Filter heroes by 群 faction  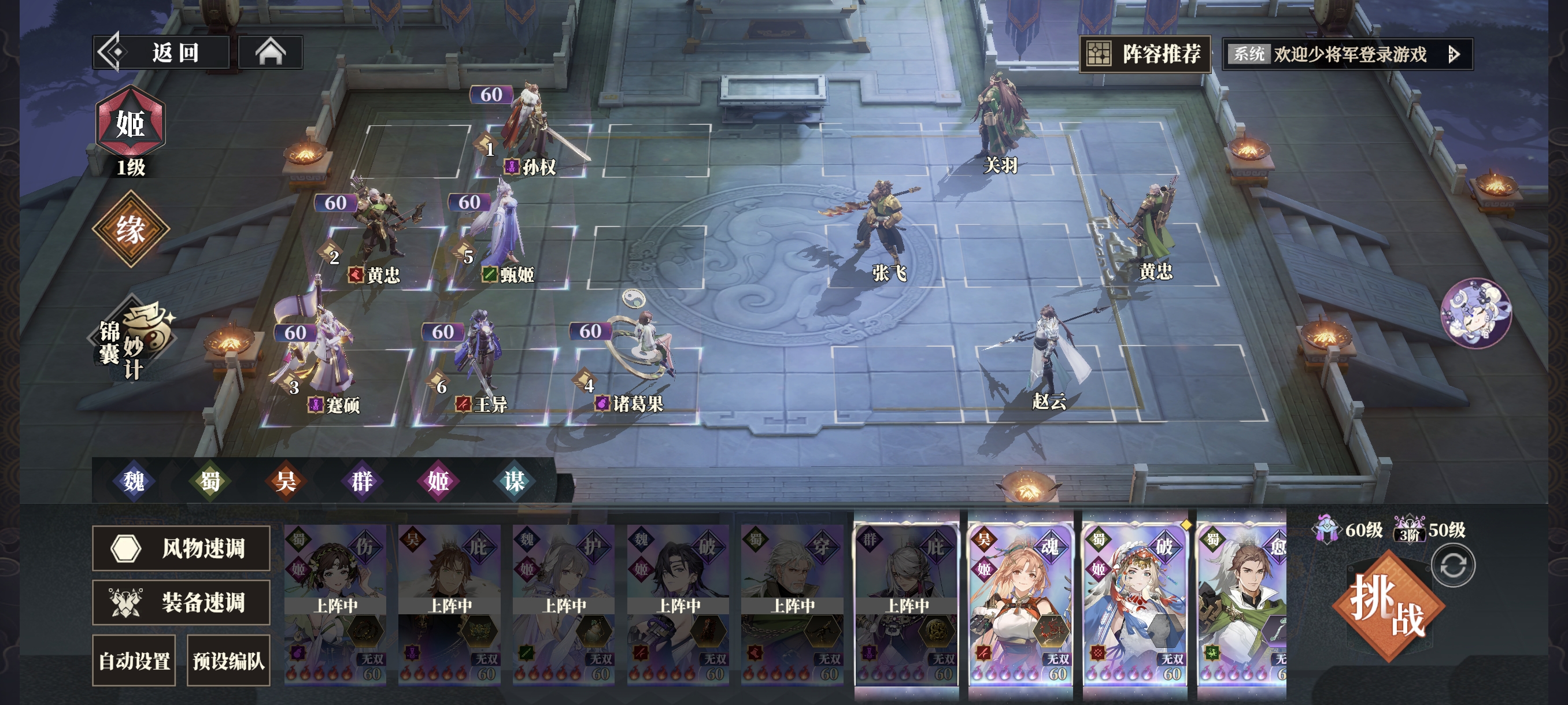click(x=362, y=481)
